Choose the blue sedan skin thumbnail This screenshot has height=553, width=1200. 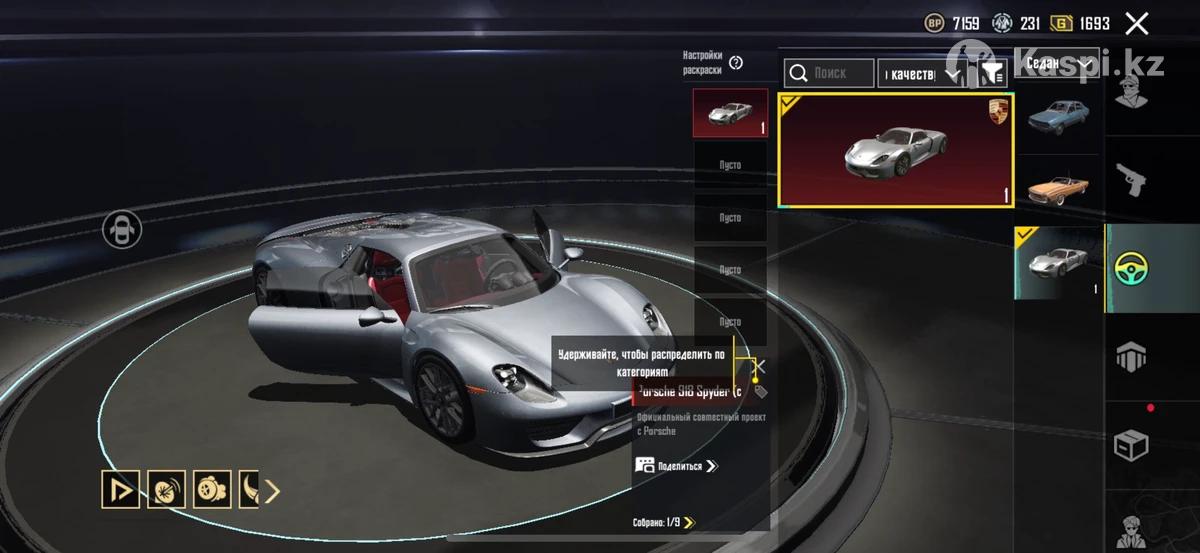pyautogui.click(x=1058, y=119)
